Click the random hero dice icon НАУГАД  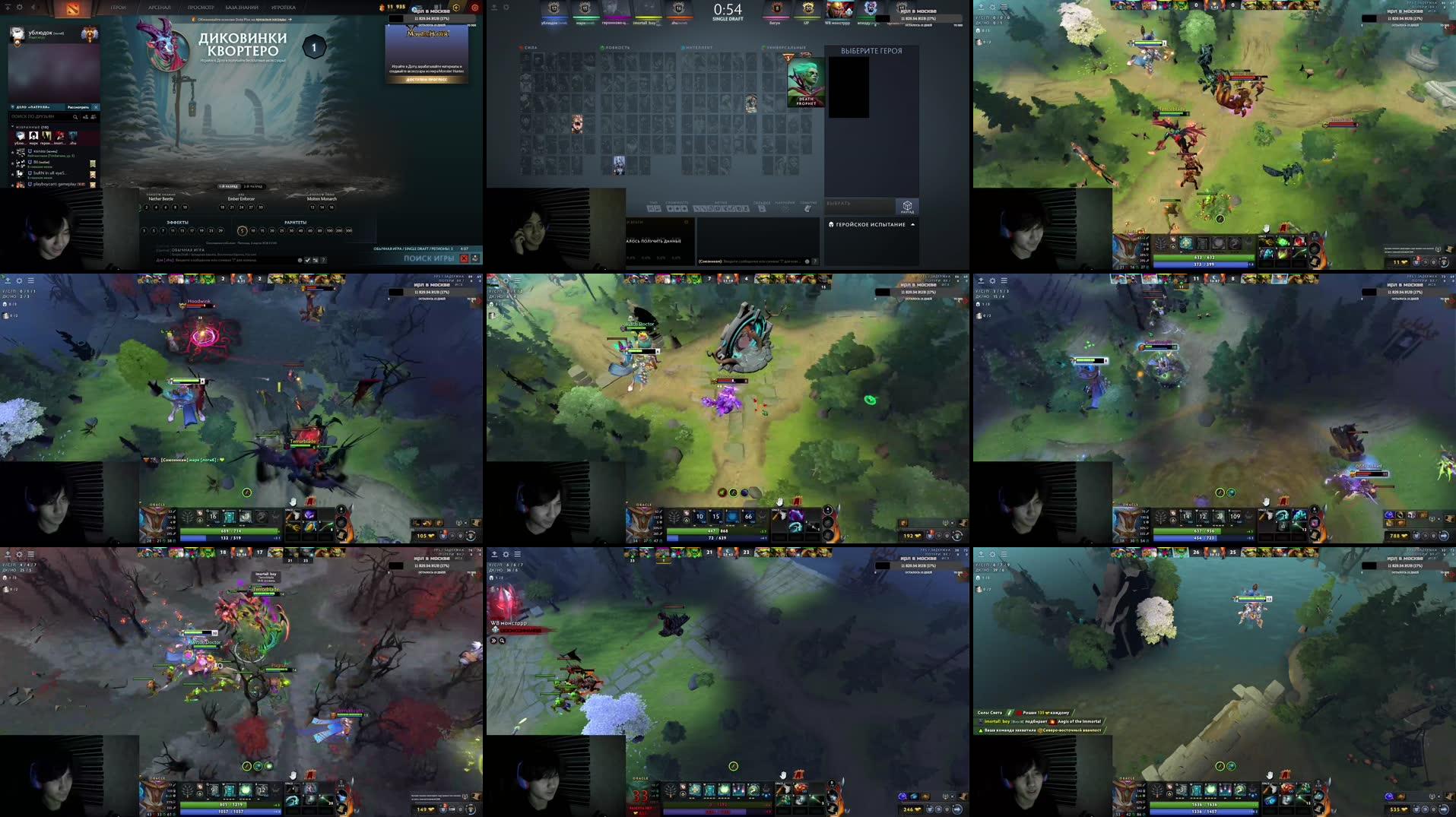(908, 207)
